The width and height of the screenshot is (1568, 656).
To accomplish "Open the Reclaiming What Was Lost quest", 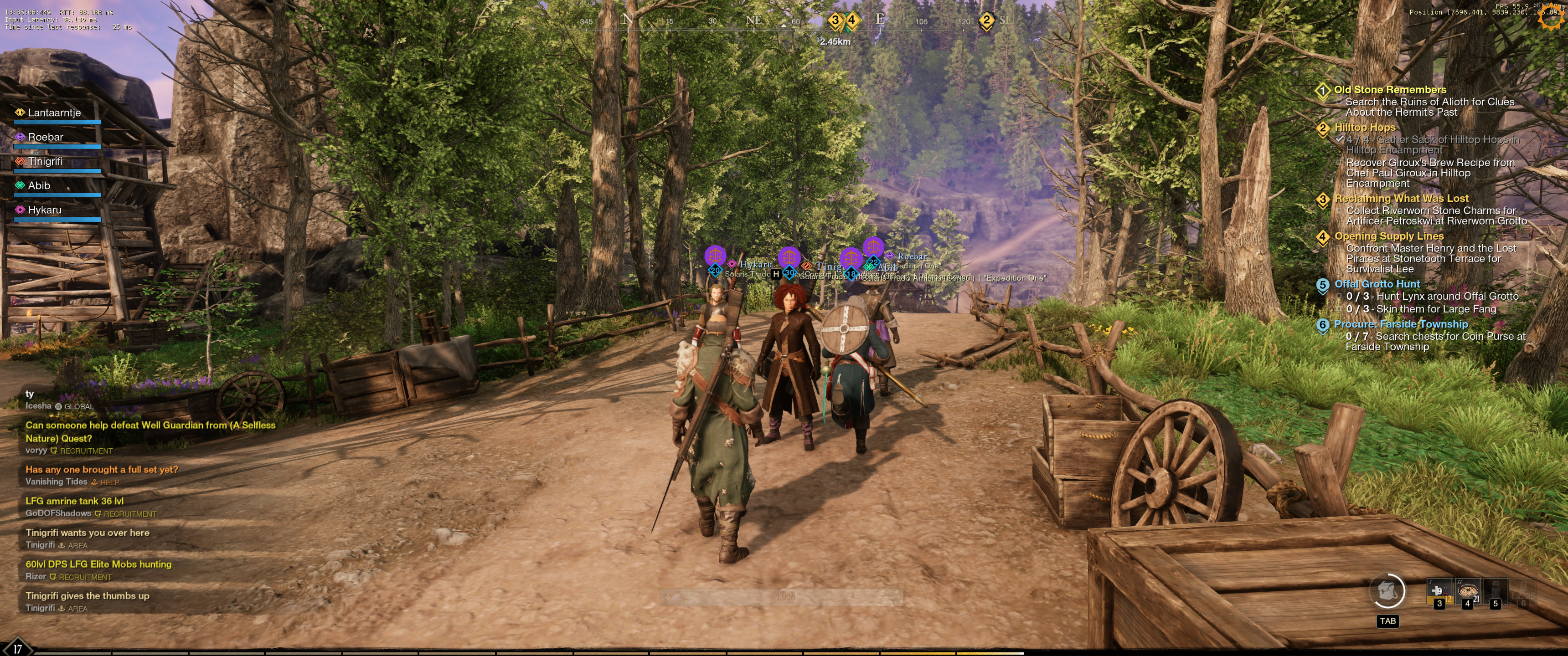I will [1401, 198].
